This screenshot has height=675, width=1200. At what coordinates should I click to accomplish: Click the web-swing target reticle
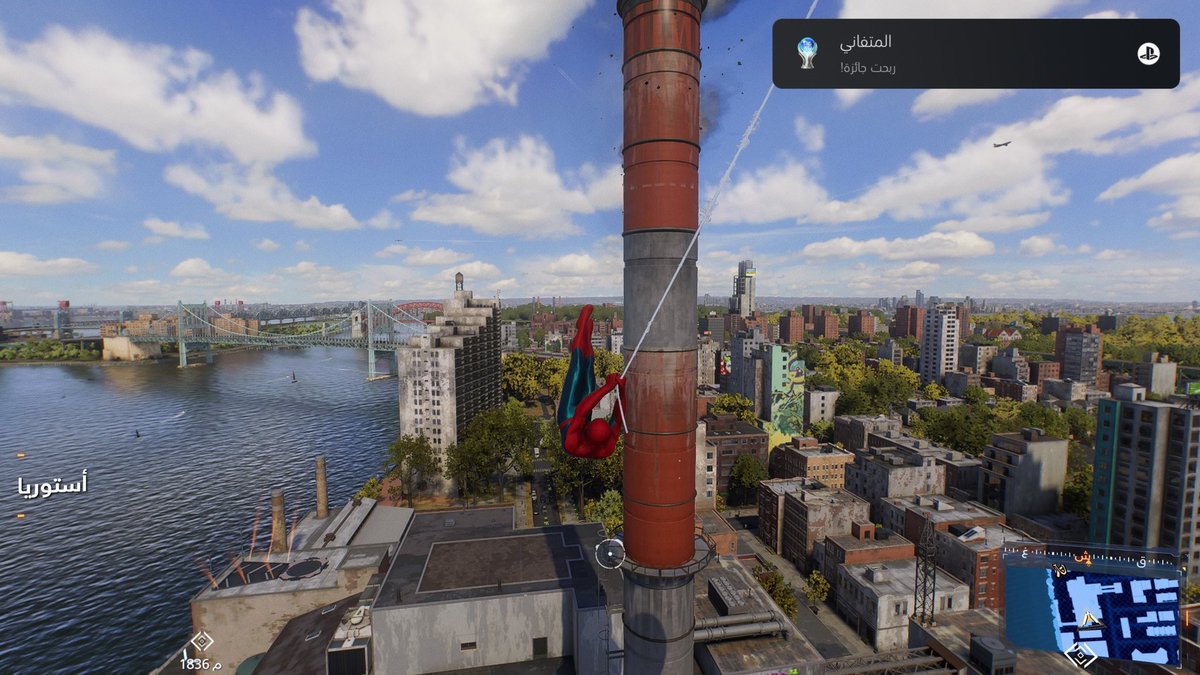(610, 553)
